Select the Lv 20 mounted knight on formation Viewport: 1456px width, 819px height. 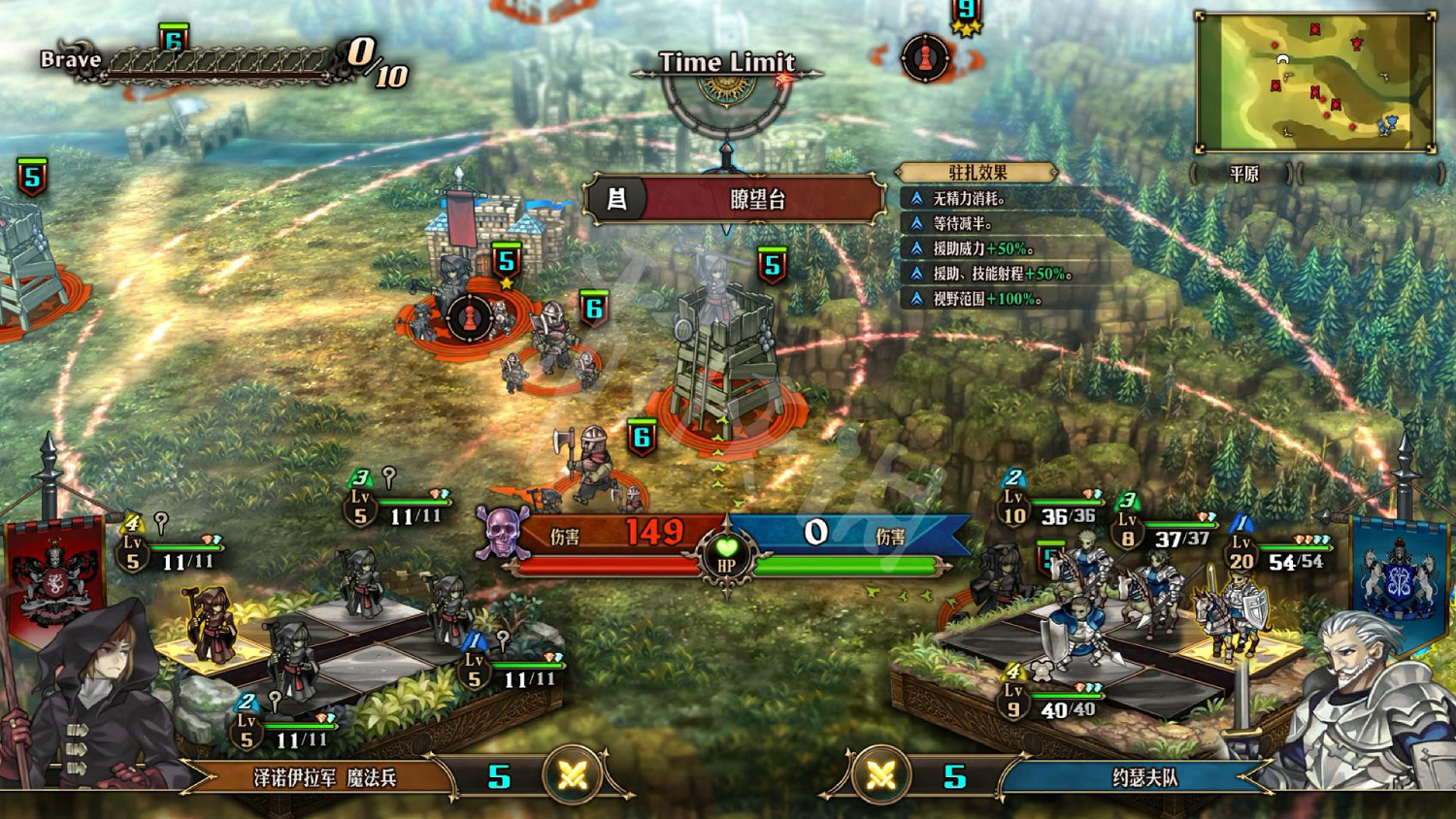click(x=1228, y=611)
